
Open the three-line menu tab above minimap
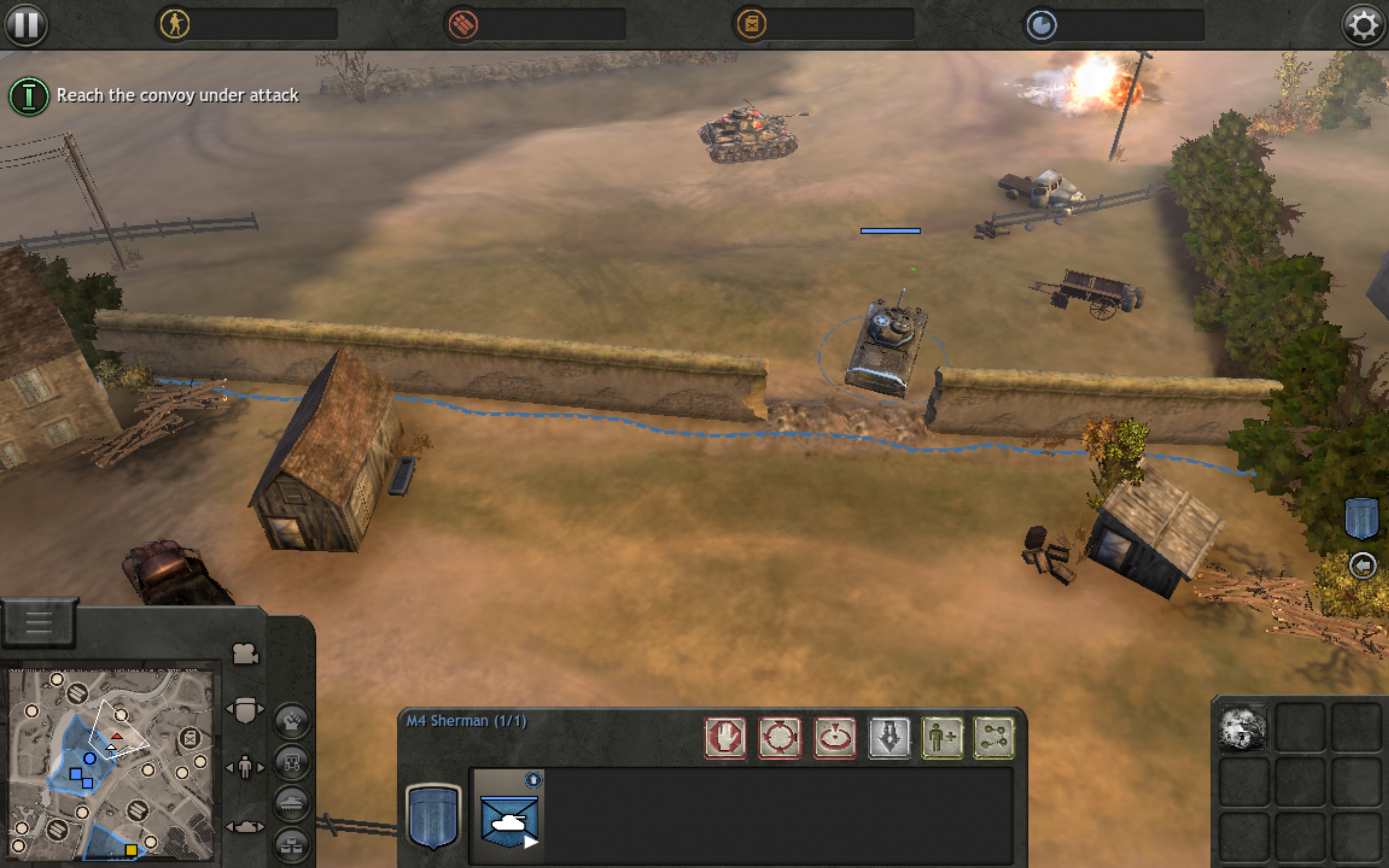tap(39, 622)
